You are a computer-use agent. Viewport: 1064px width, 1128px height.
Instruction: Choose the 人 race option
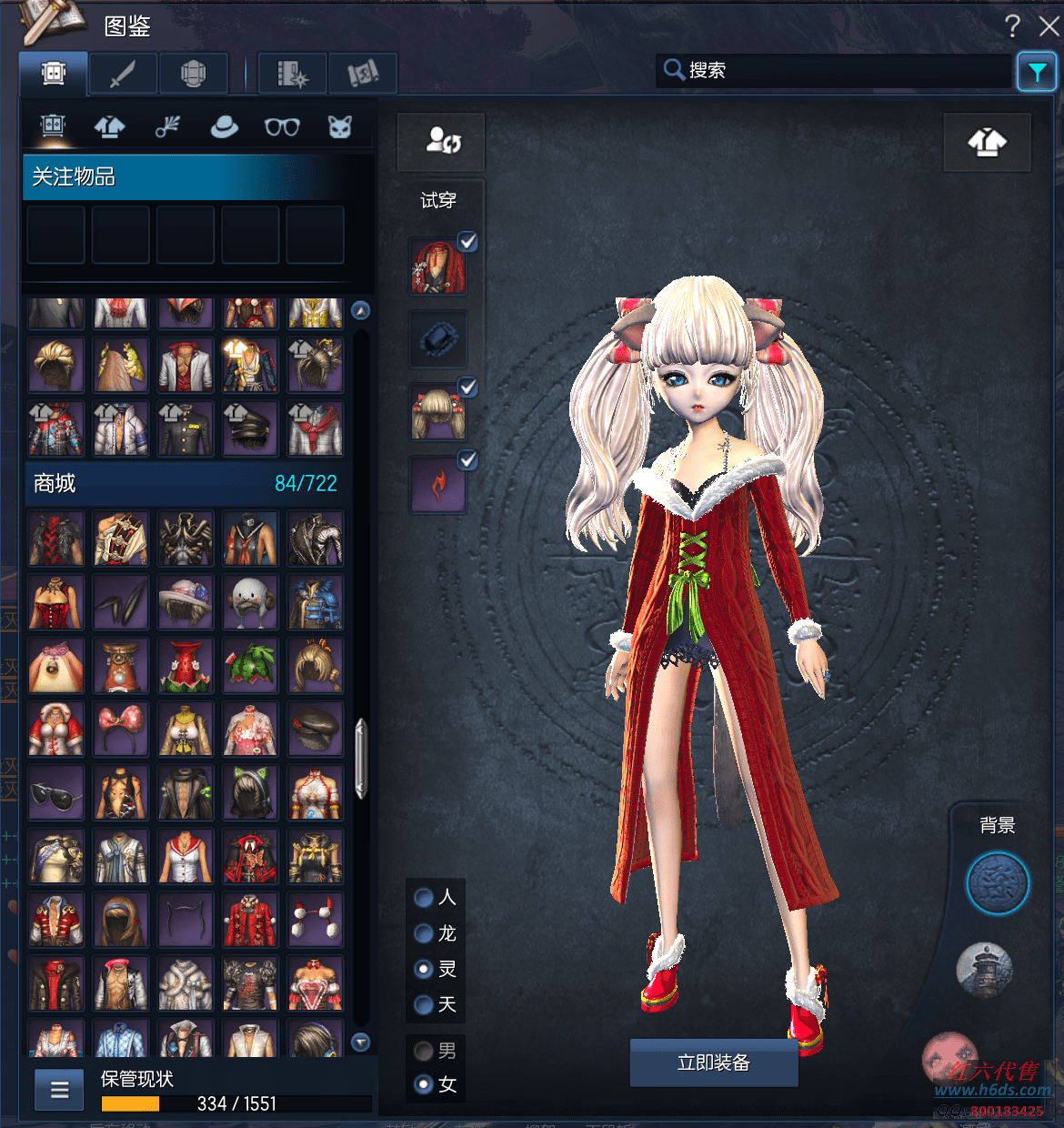click(x=424, y=898)
